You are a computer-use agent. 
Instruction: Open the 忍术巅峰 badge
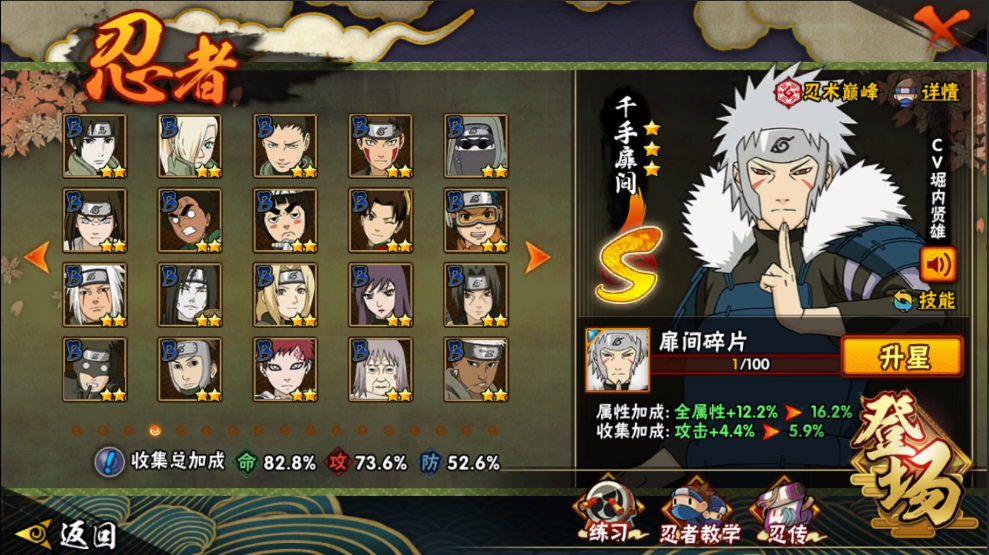click(829, 92)
